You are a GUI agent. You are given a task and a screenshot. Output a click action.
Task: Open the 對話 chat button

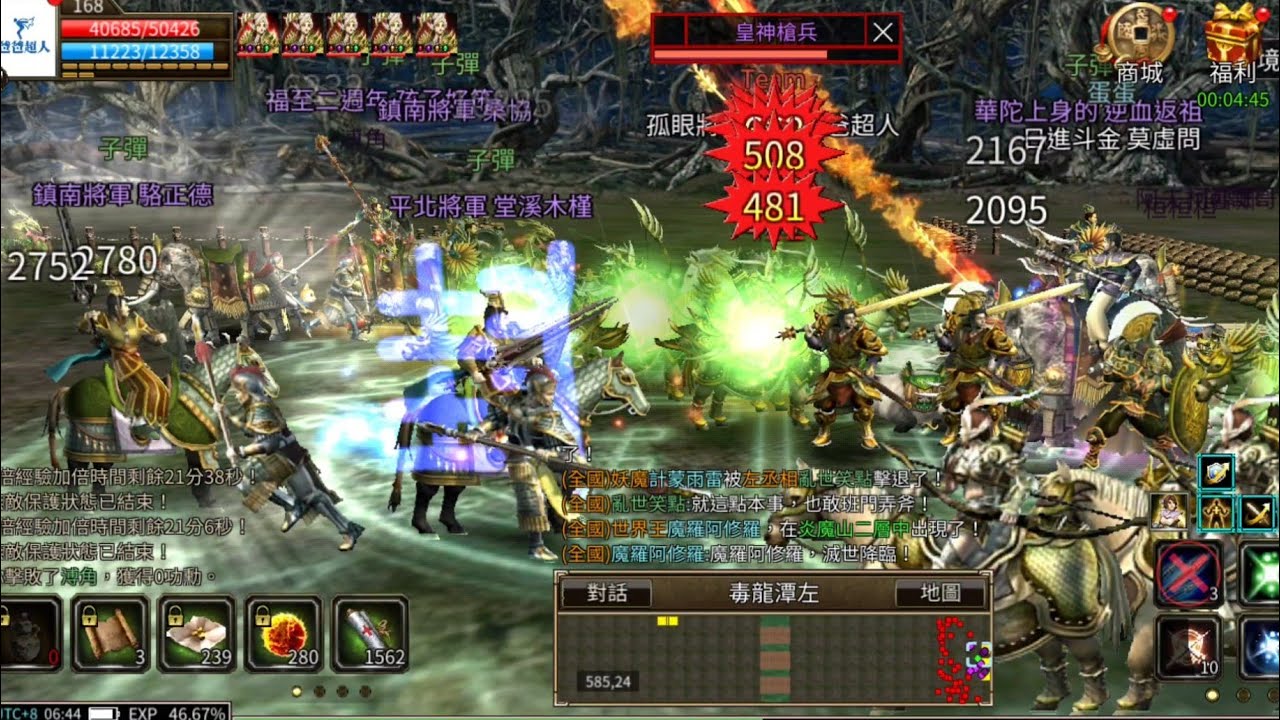[x=606, y=593]
